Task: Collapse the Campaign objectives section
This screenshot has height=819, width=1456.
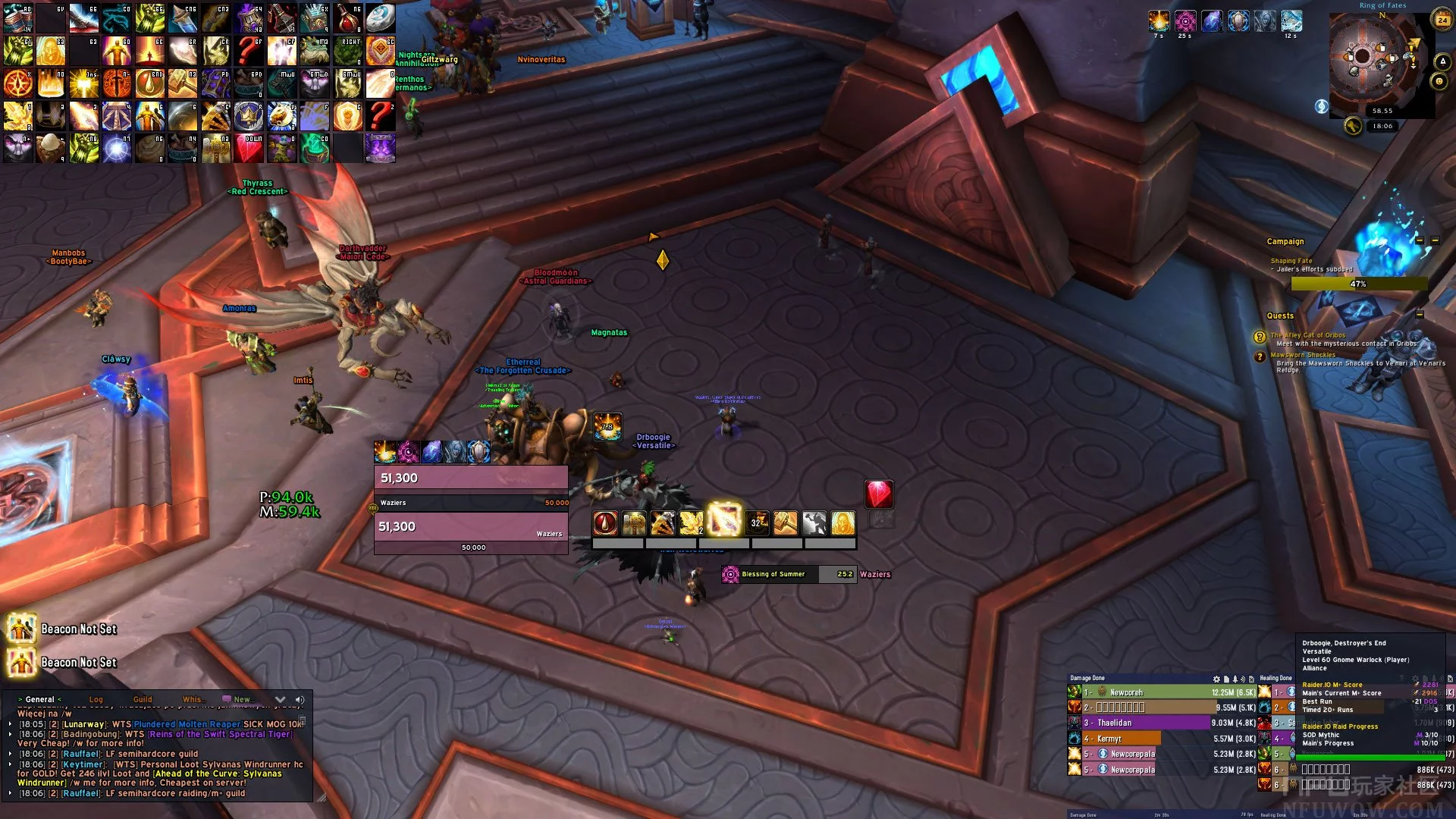Action: coord(1419,240)
